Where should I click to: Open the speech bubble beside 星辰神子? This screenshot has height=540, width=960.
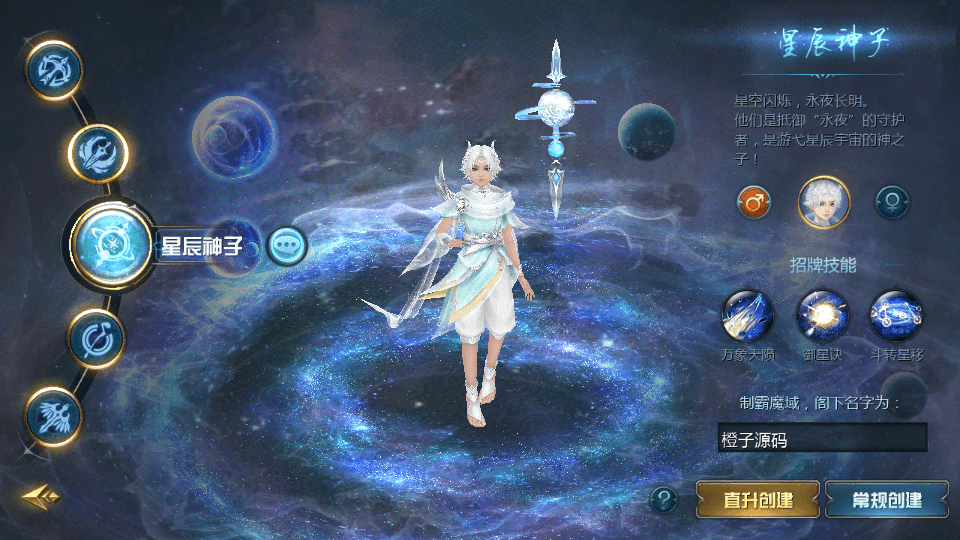287,244
